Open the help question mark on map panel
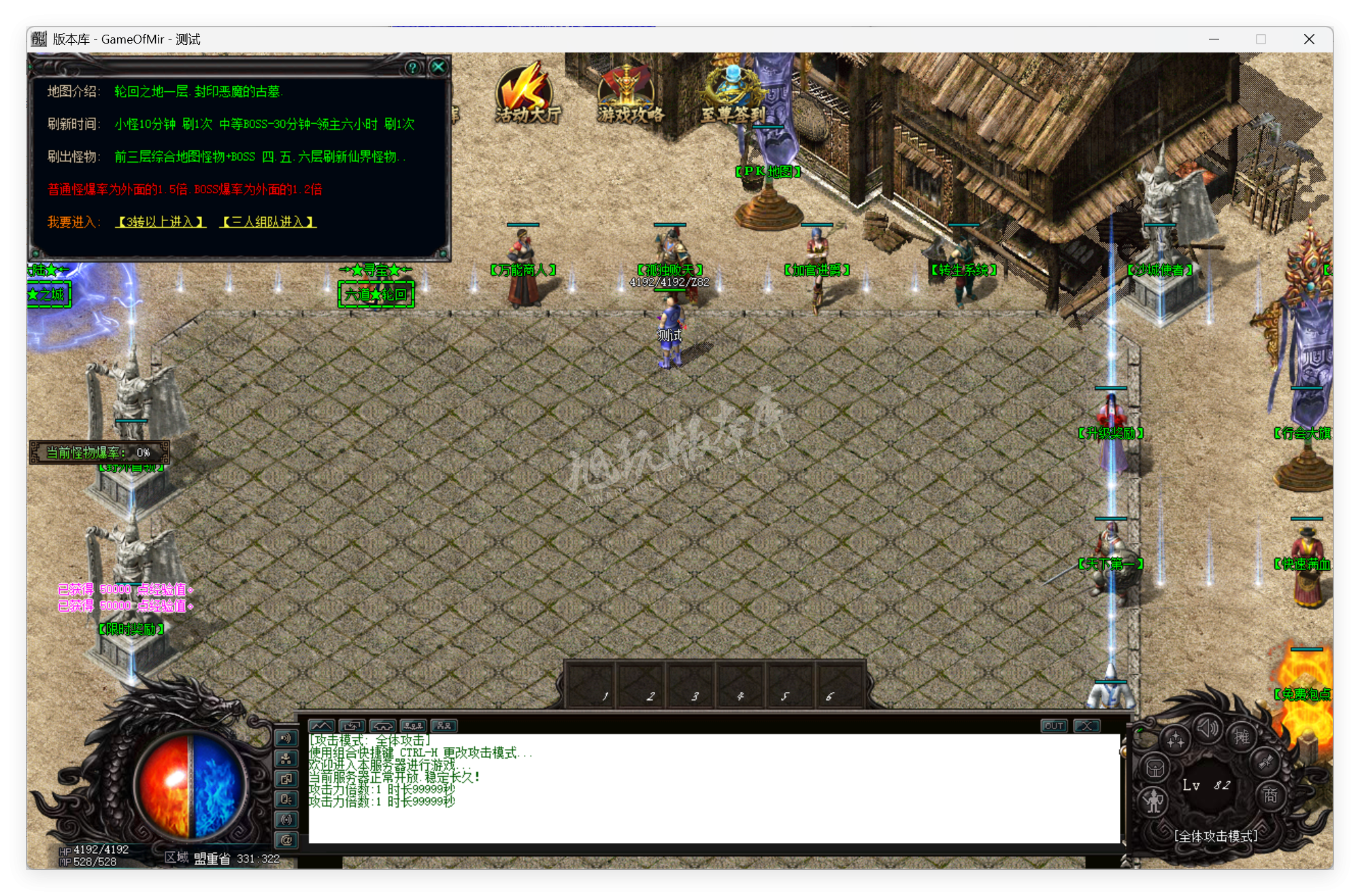Image resolution: width=1360 pixels, height=896 pixels. (412, 67)
